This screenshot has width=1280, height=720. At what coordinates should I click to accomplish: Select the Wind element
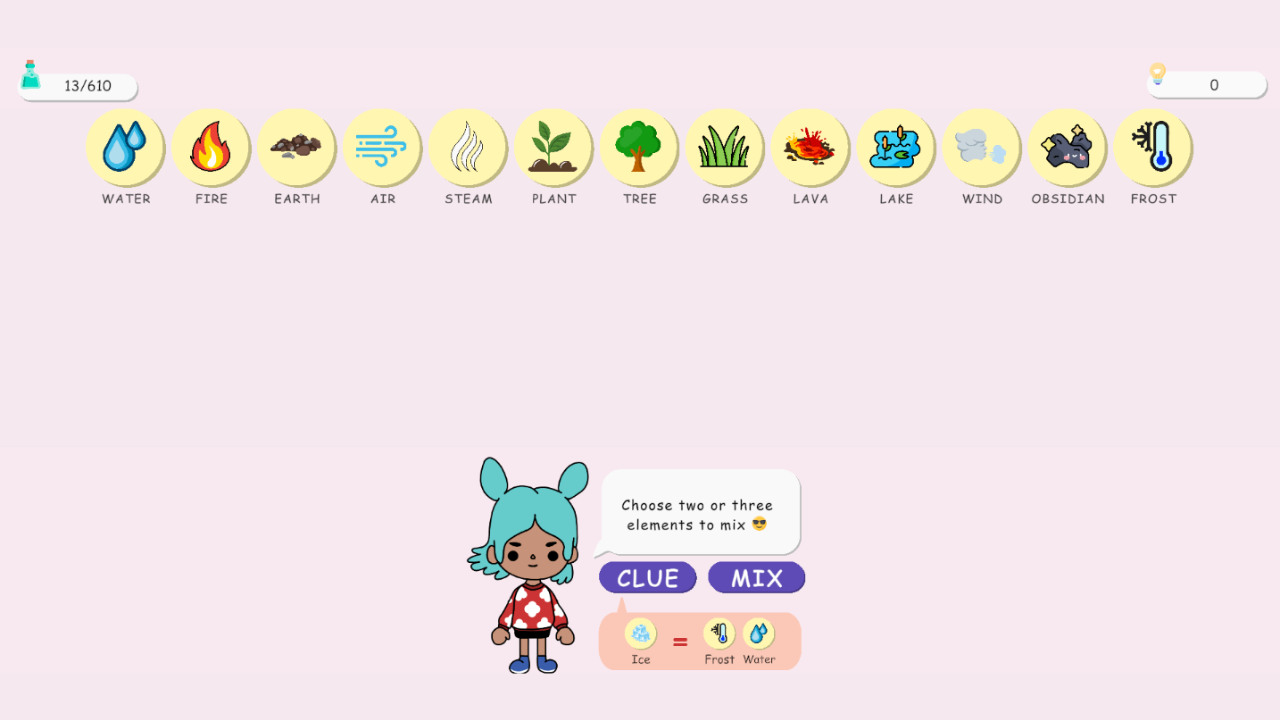click(982, 148)
